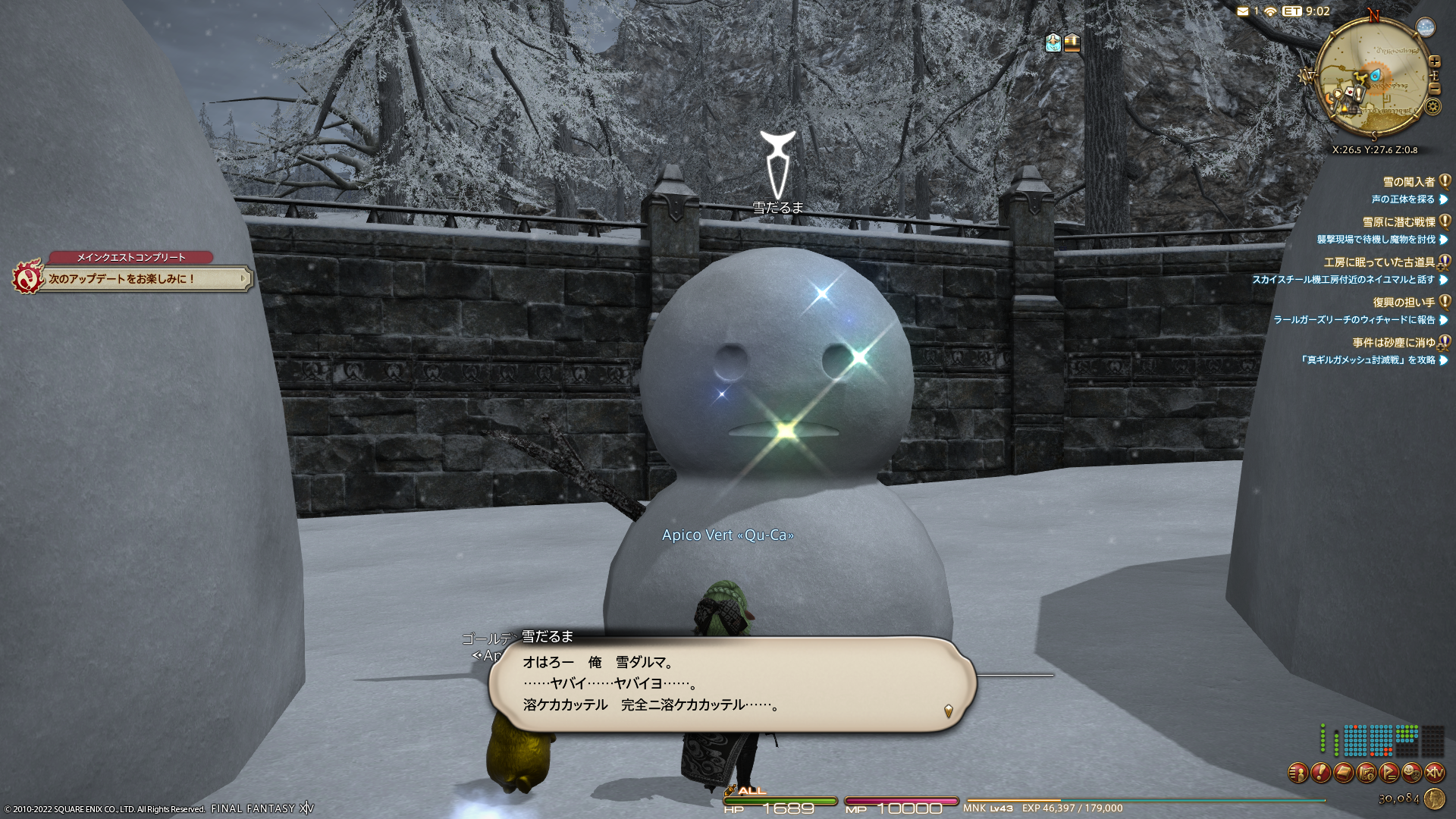1456x819 pixels.
Task: Open the XIV System menu icon
Action: pos(1435,773)
